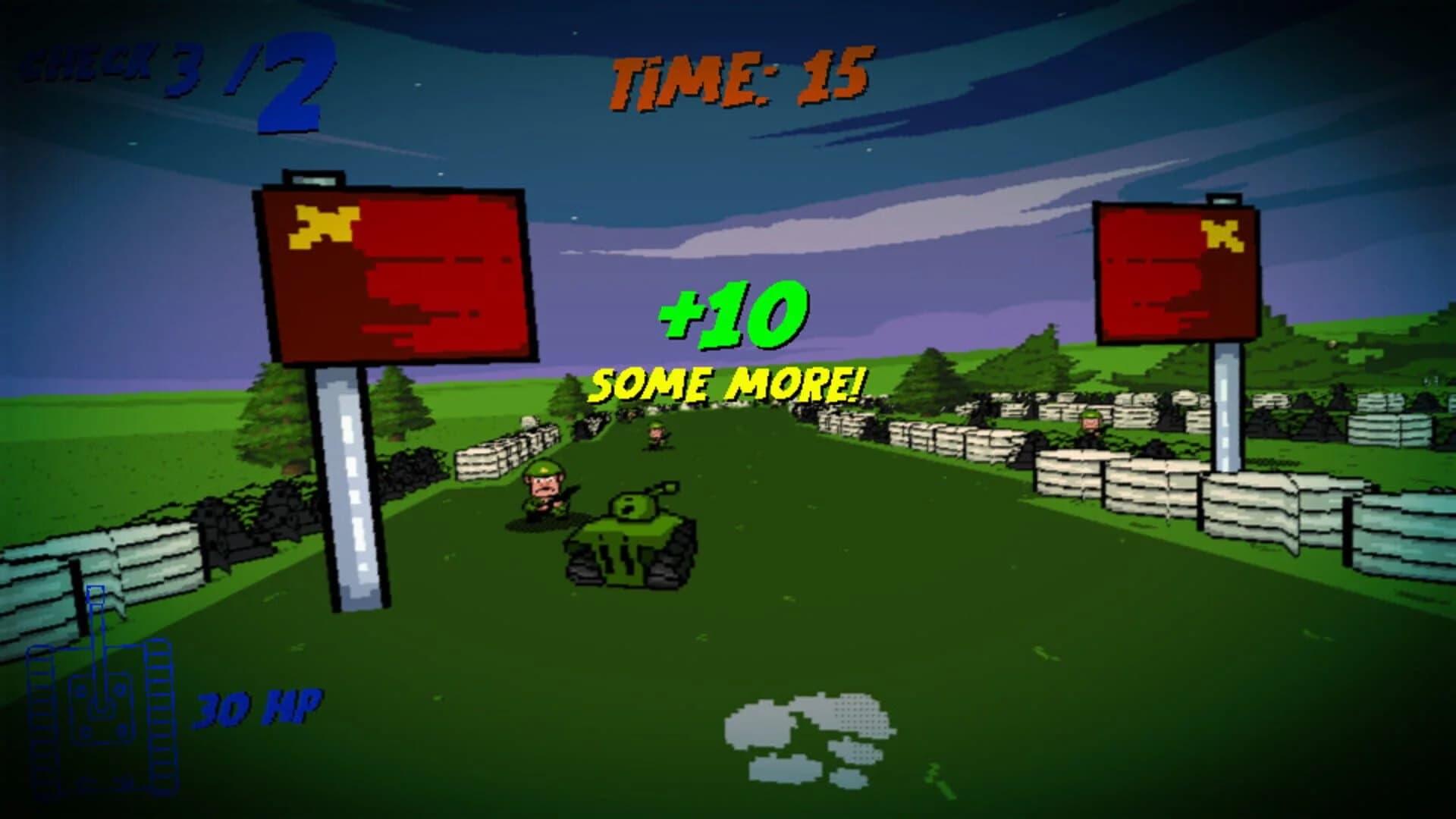The image size is (1456, 819).
Task: Click the distant soldier on the road
Action: (656, 432)
